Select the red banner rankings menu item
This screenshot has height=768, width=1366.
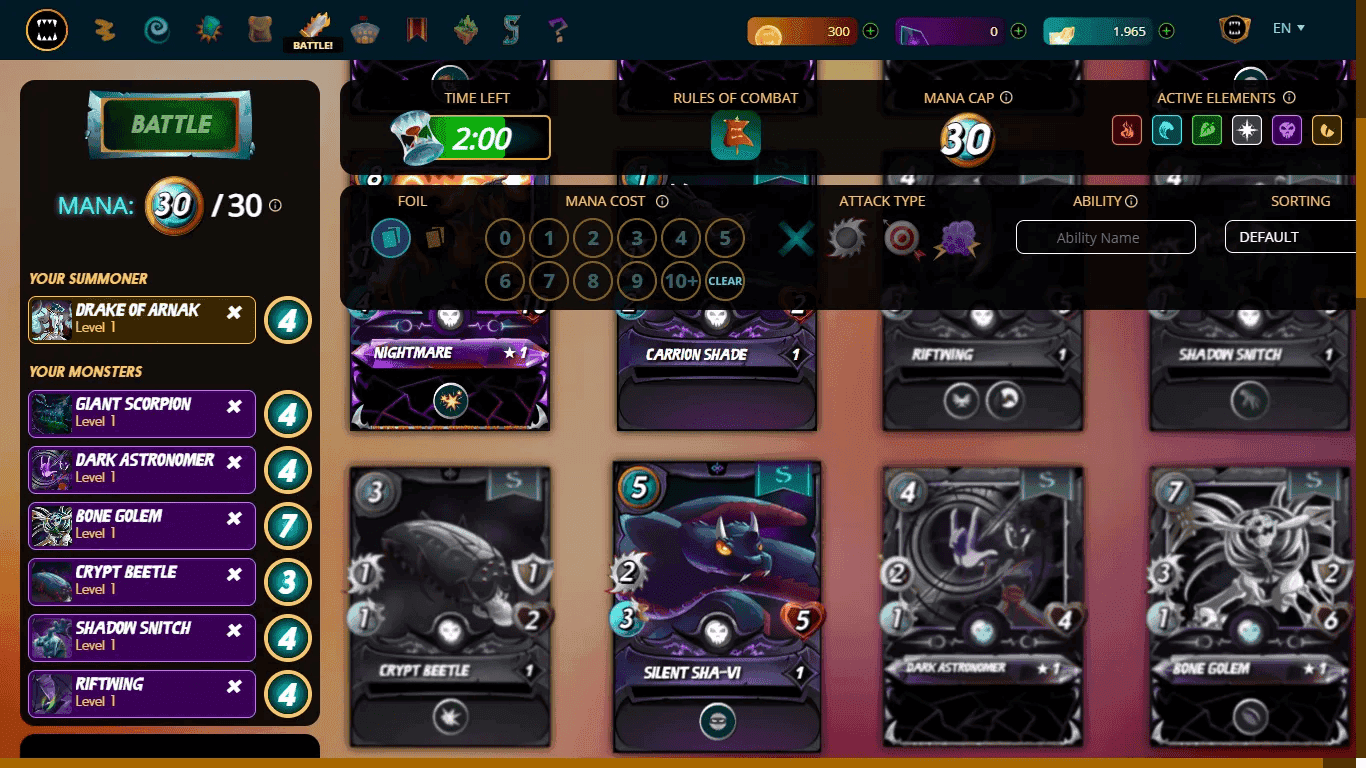tap(417, 29)
